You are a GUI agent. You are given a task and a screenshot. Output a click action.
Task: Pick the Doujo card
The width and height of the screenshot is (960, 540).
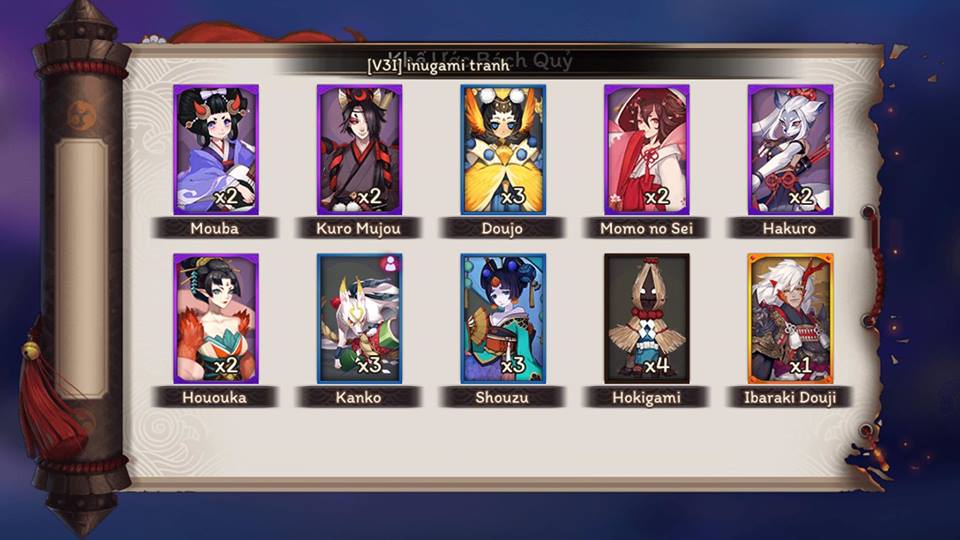point(503,150)
